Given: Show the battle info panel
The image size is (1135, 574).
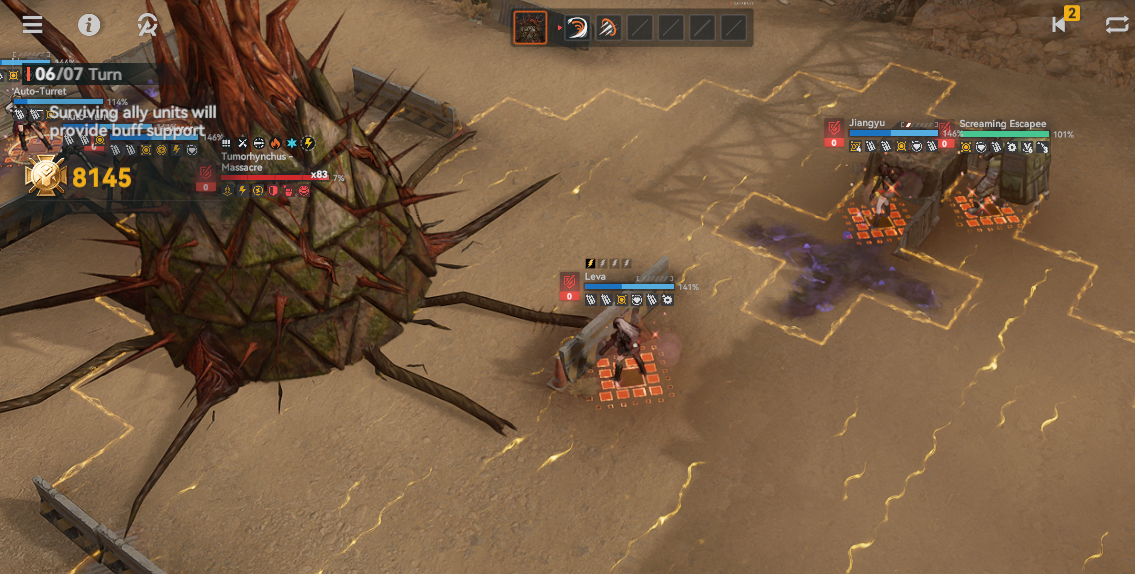Looking at the screenshot, I should click(89, 25).
